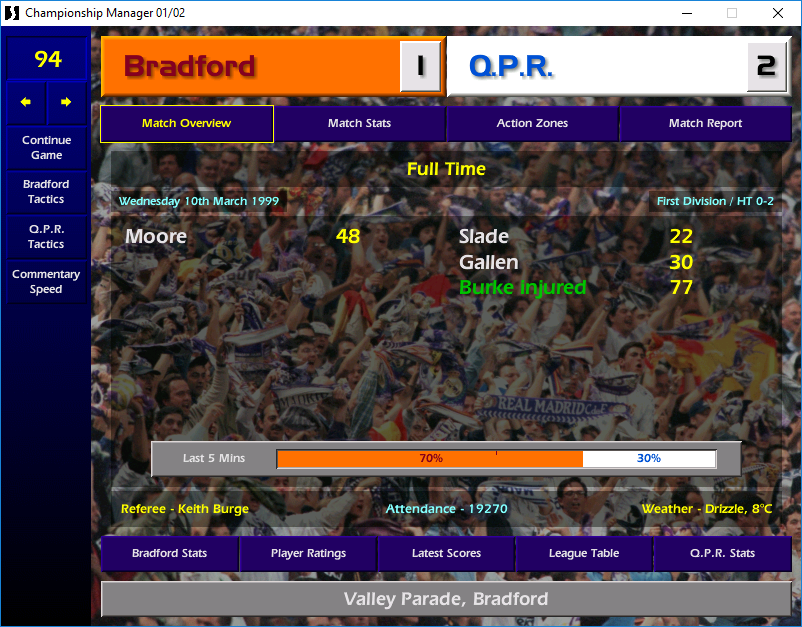The width and height of the screenshot is (802, 627).
Task: Open the League Table
Action: pyautogui.click(x=584, y=553)
